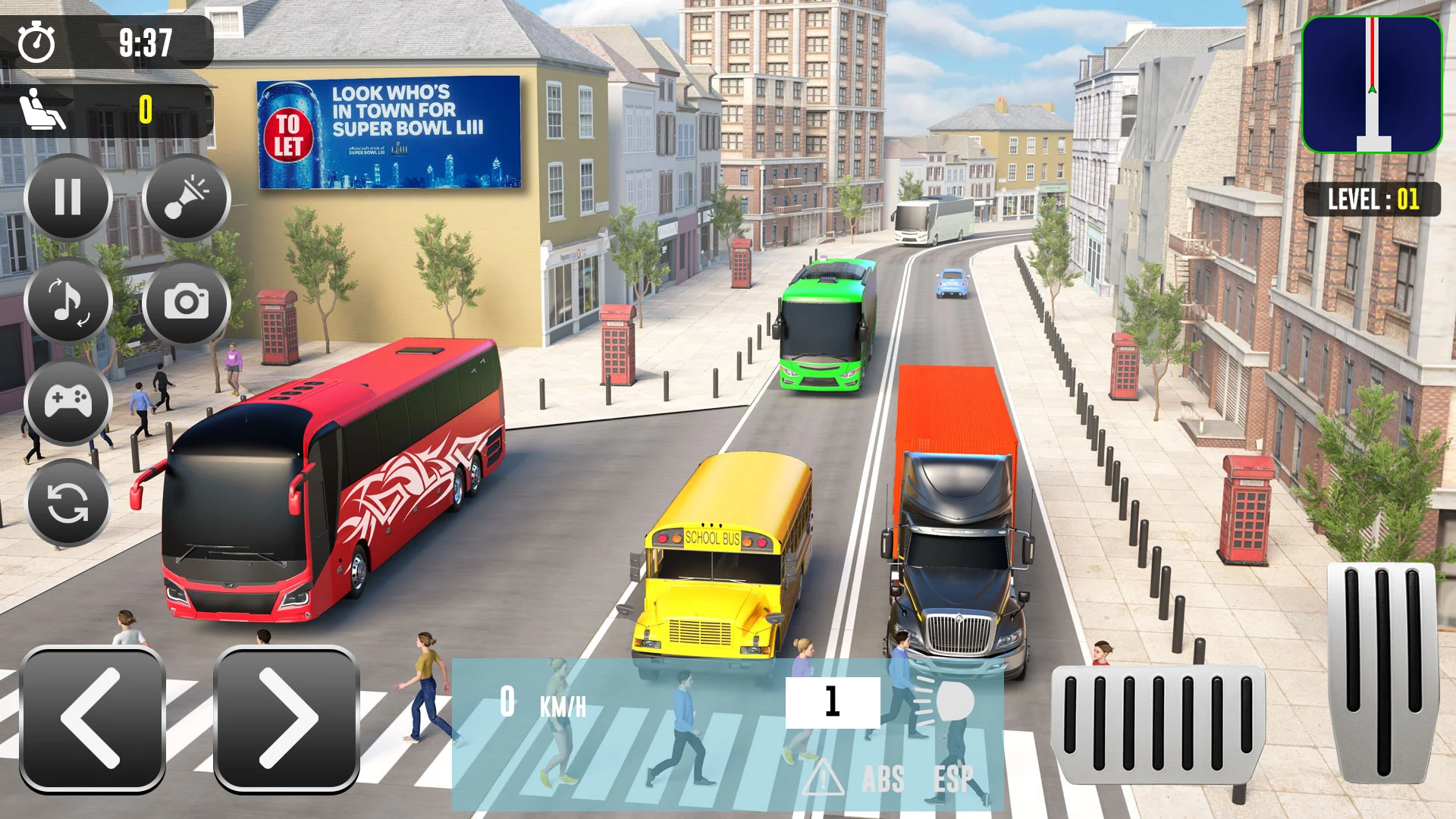Toggle the ABS indicator
This screenshot has width=1456, height=819.
(883, 780)
